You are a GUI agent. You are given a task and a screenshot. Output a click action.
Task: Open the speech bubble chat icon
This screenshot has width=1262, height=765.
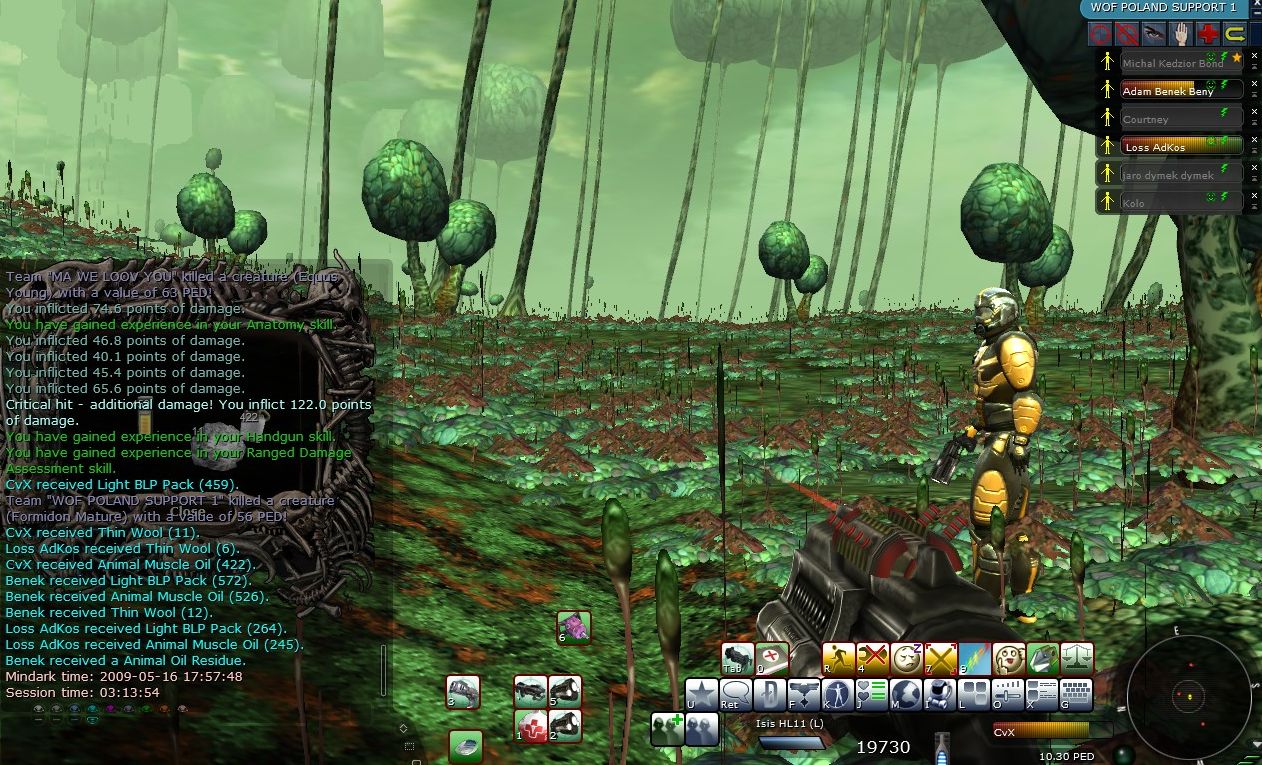736,694
